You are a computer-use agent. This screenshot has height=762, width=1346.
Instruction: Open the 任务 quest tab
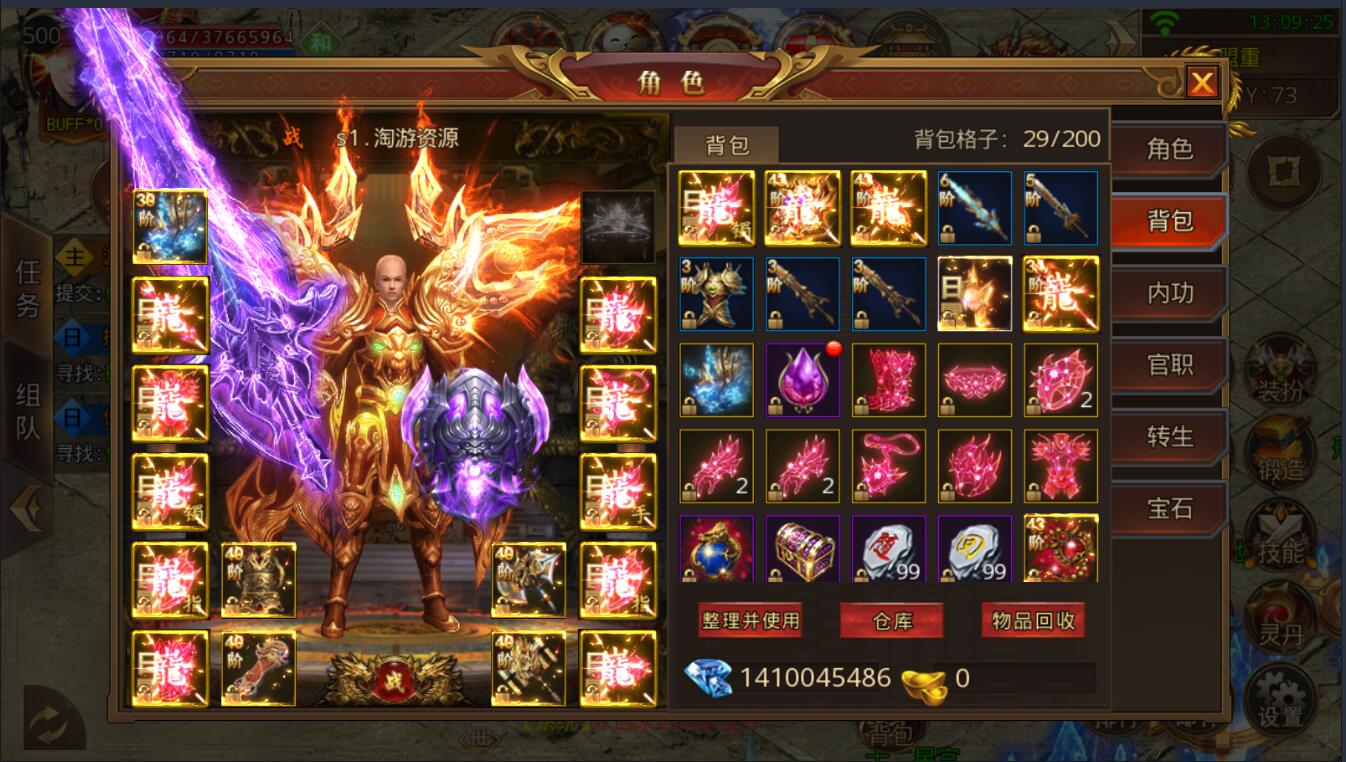point(27,288)
